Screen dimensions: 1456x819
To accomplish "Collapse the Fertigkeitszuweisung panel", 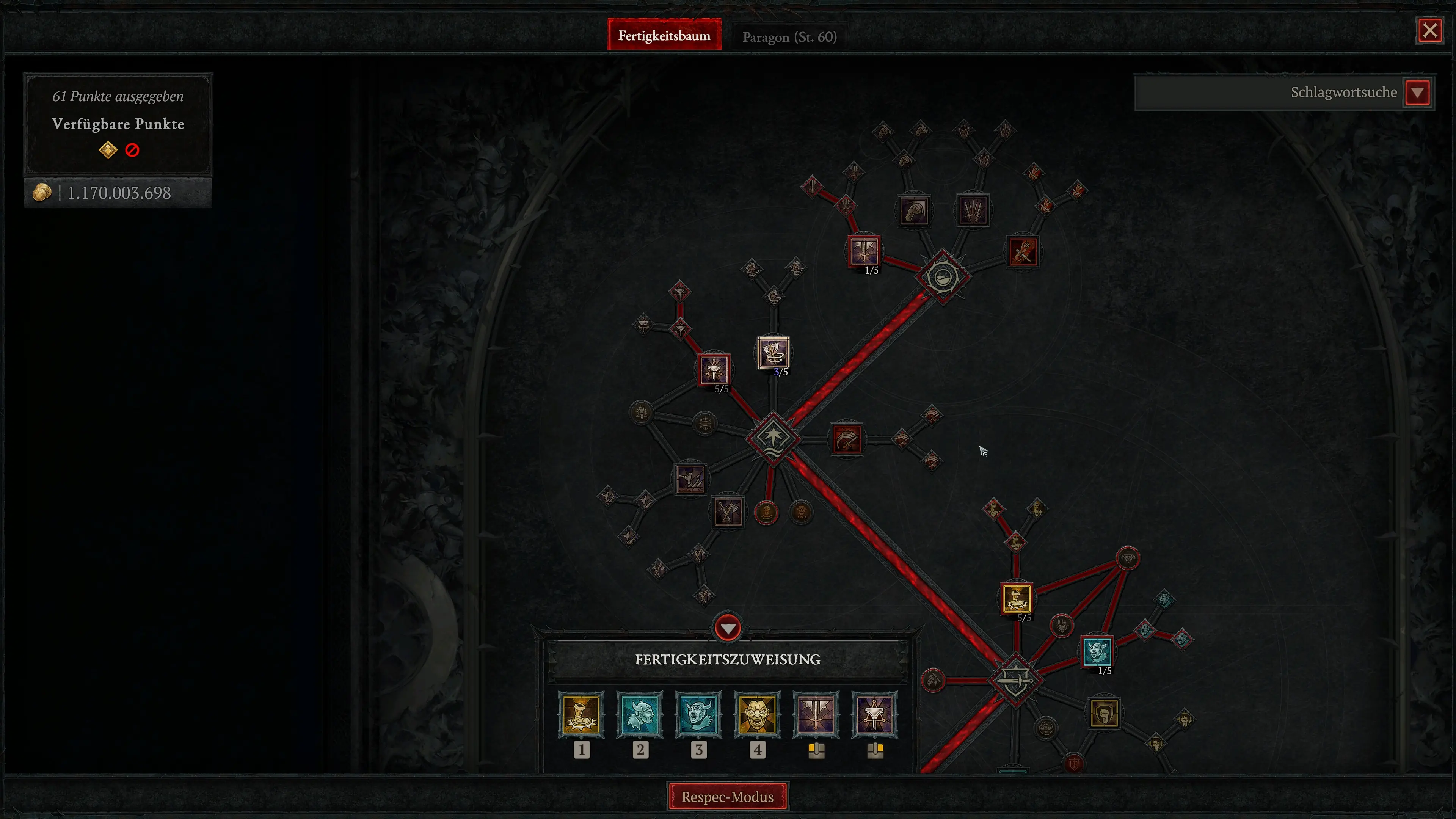I will point(727,628).
